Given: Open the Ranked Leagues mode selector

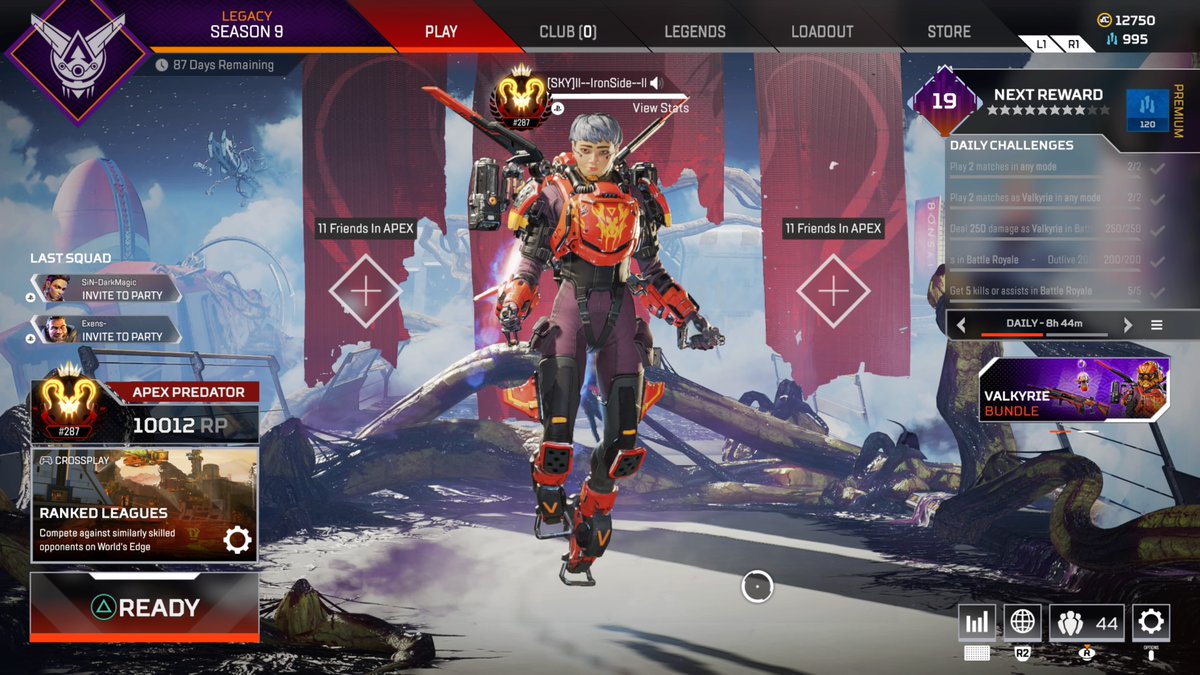Looking at the screenshot, I should pos(145,505).
